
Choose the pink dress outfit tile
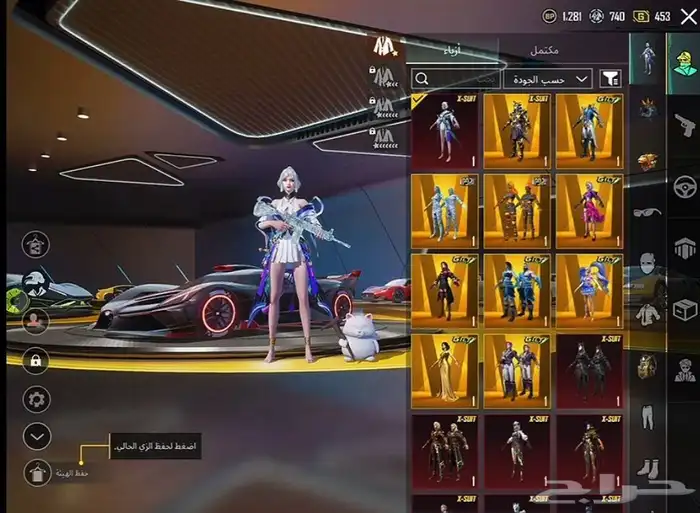coord(589,211)
